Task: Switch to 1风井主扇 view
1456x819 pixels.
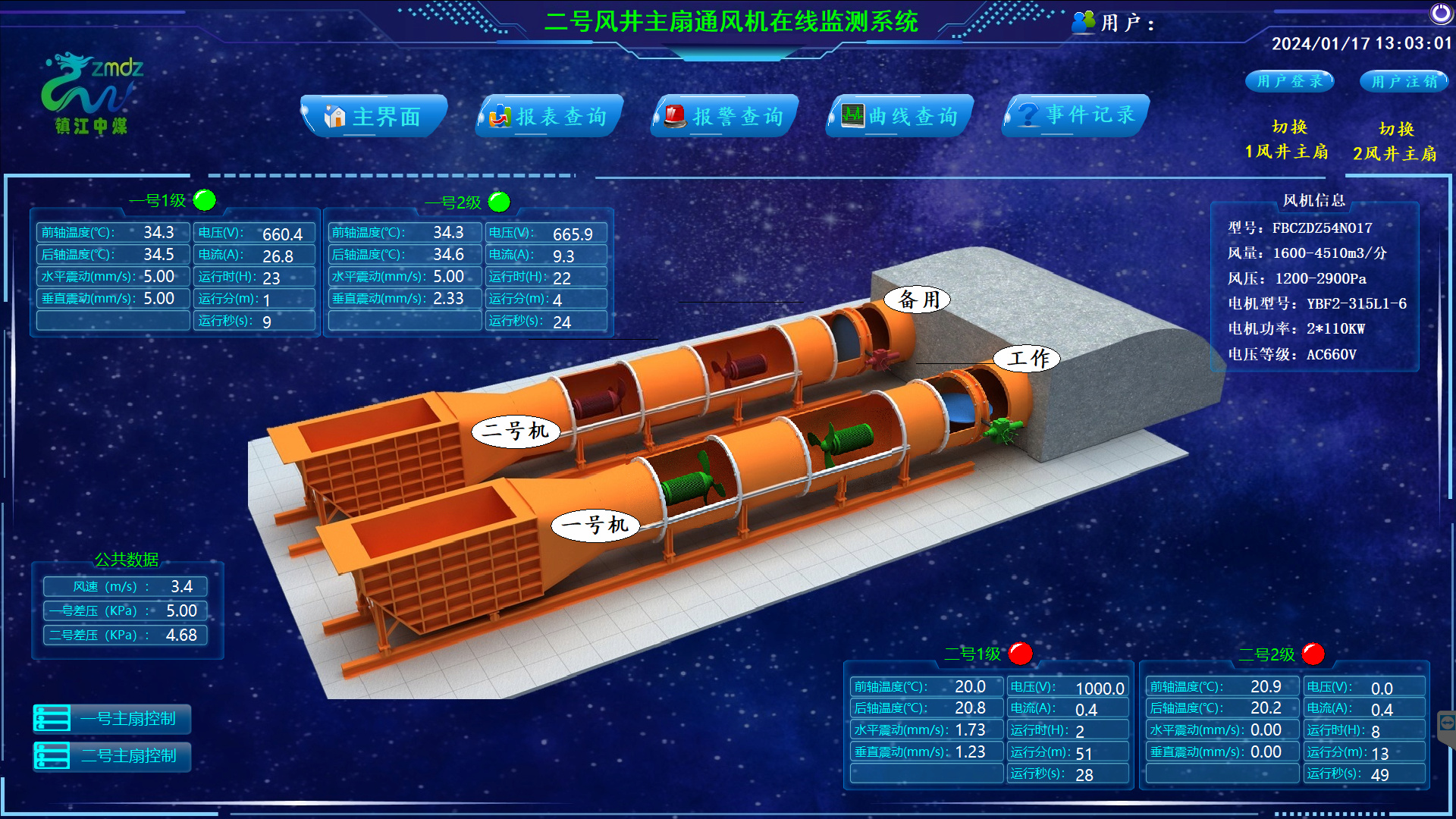Action: tap(1287, 140)
